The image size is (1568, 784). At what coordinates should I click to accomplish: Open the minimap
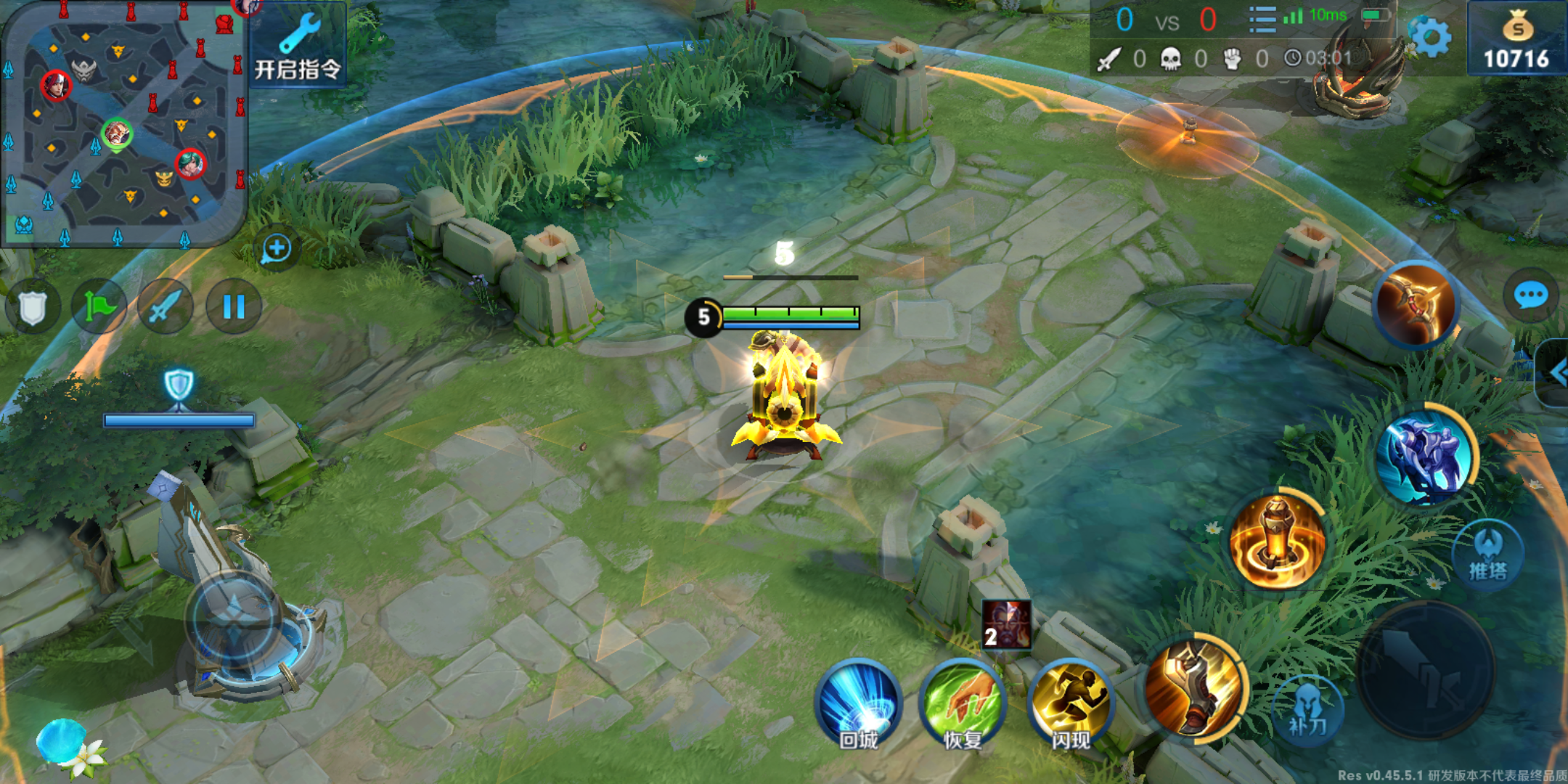click(x=123, y=123)
